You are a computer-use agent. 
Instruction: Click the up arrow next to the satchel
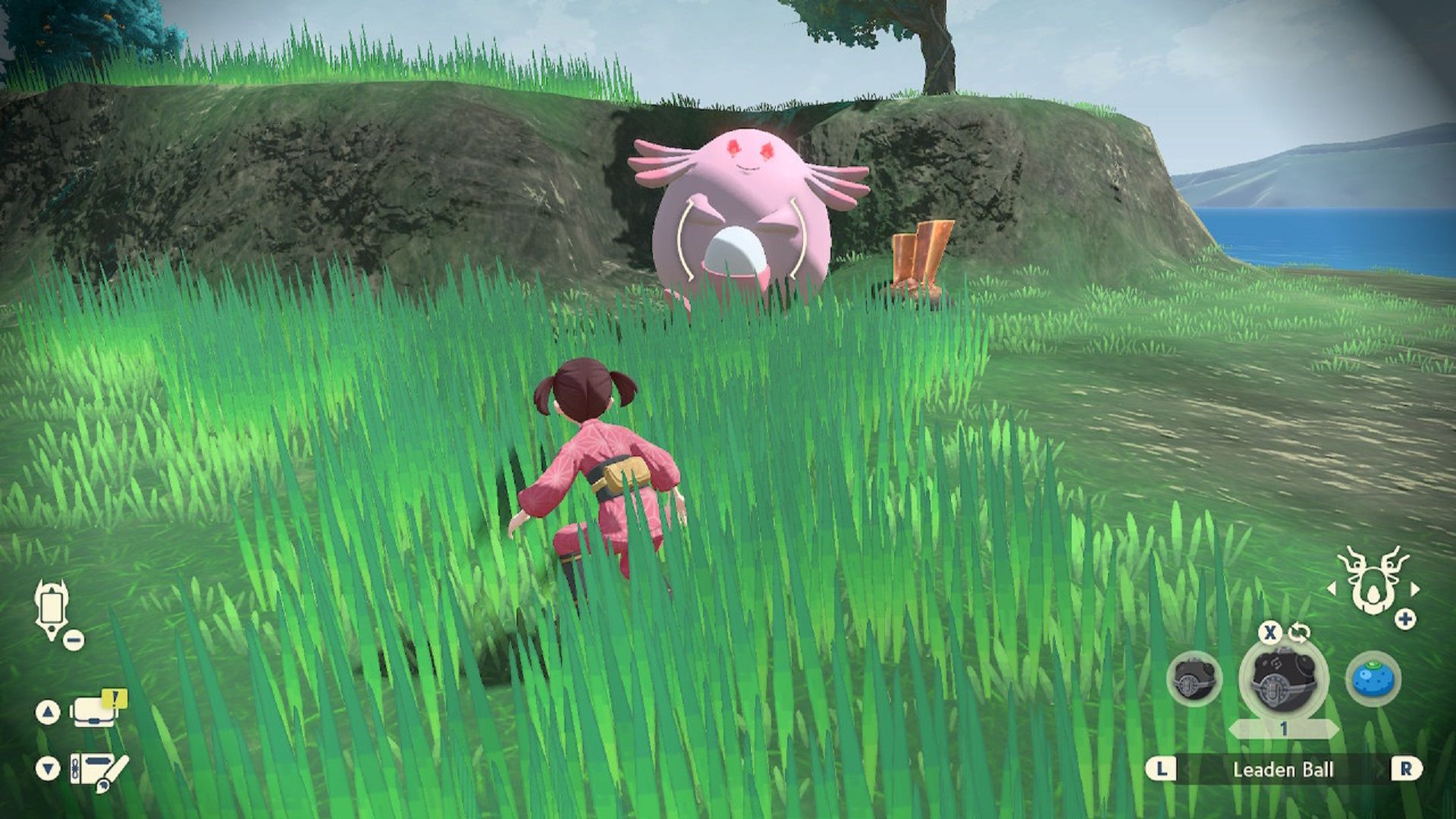click(x=48, y=712)
